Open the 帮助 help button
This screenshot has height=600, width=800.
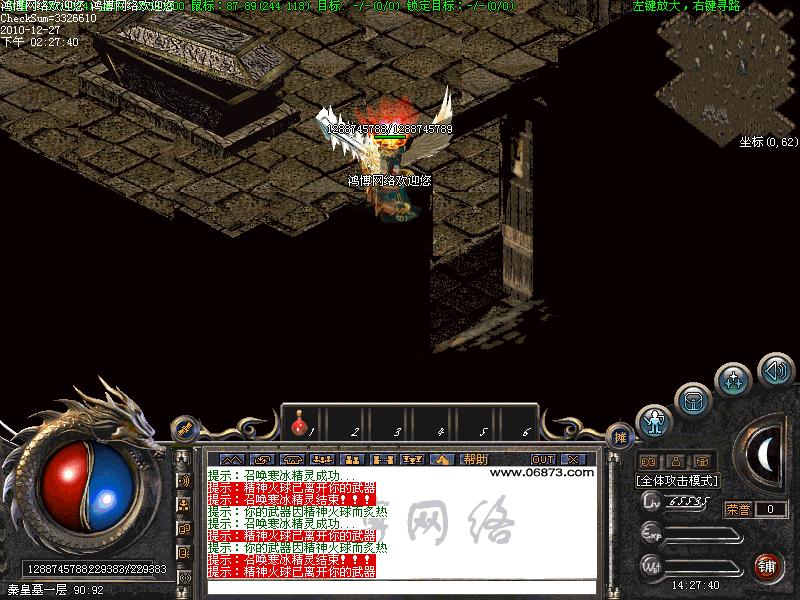click(475, 459)
